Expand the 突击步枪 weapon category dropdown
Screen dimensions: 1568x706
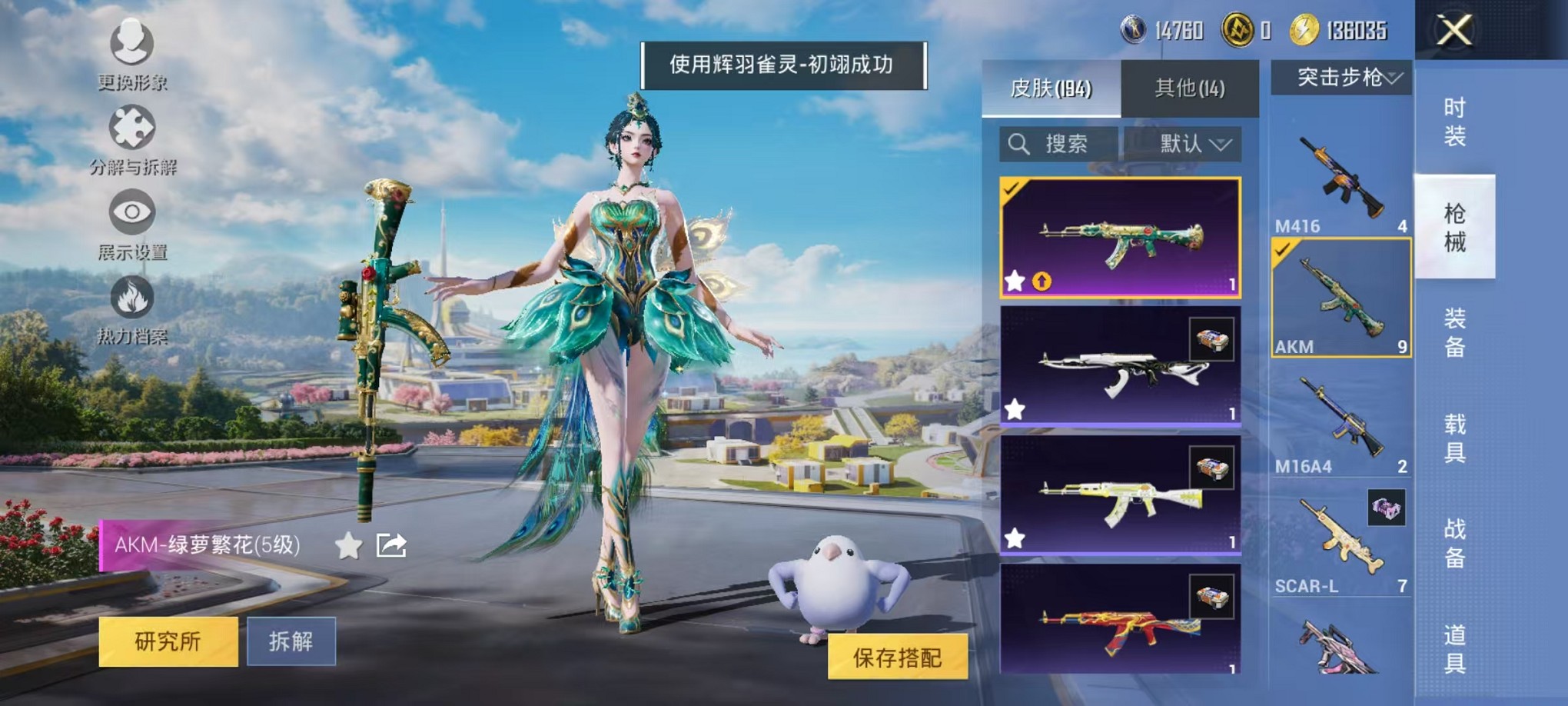click(x=1343, y=77)
